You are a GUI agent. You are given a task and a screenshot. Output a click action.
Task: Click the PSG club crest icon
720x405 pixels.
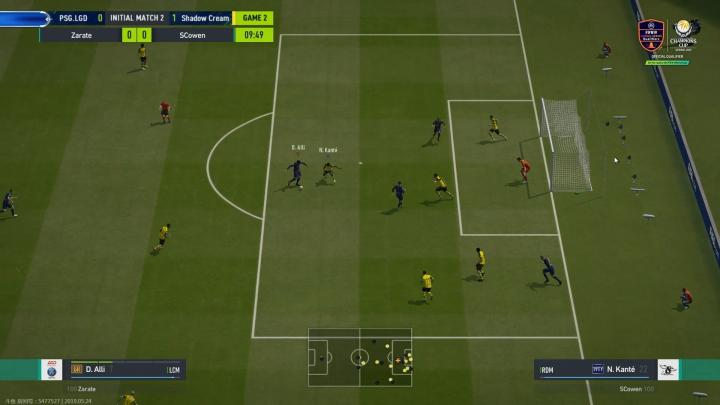point(51,370)
